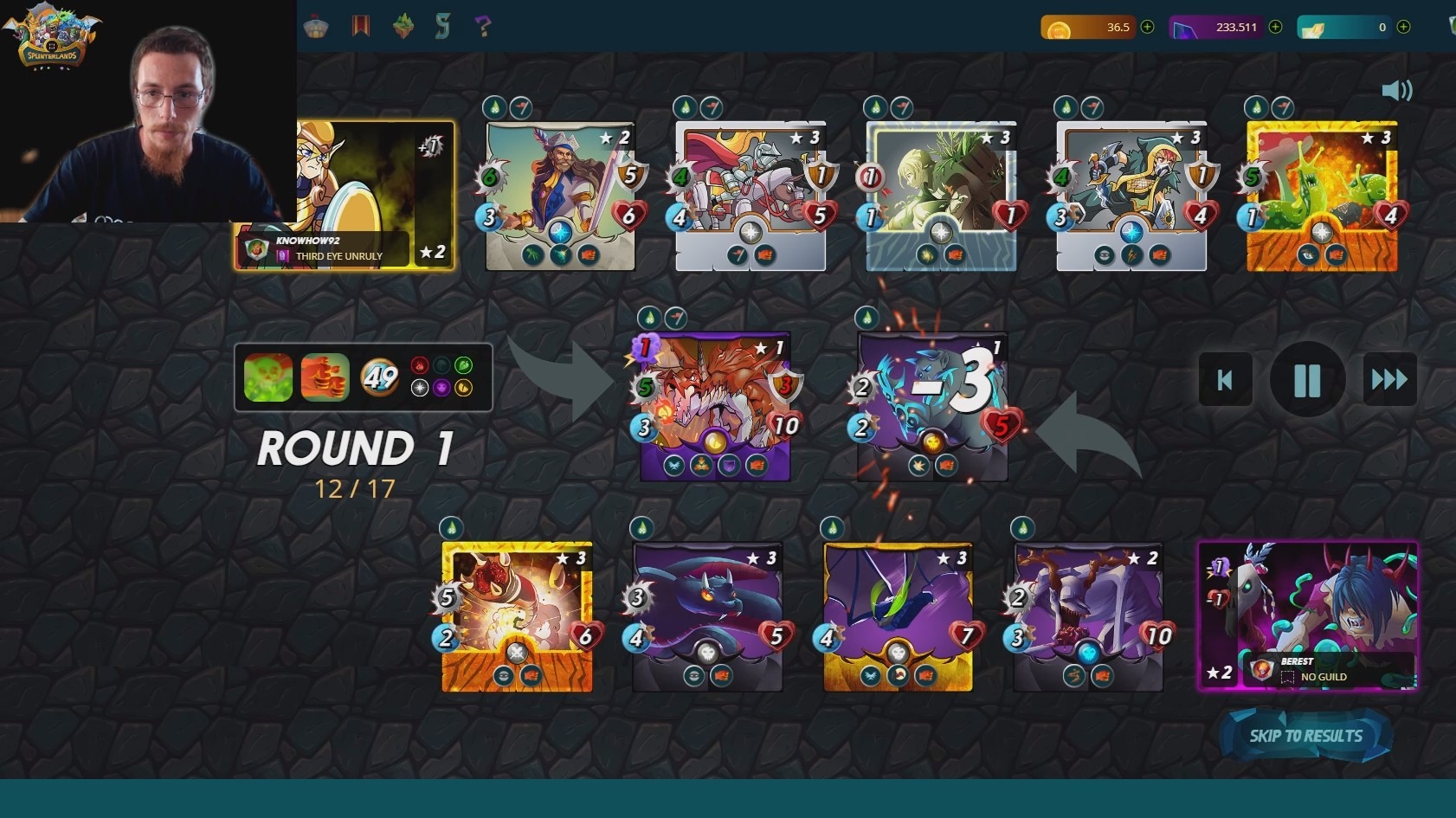Open the floating land island icon
The height and width of the screenshot is (818, 1456).
coord(403,27)
